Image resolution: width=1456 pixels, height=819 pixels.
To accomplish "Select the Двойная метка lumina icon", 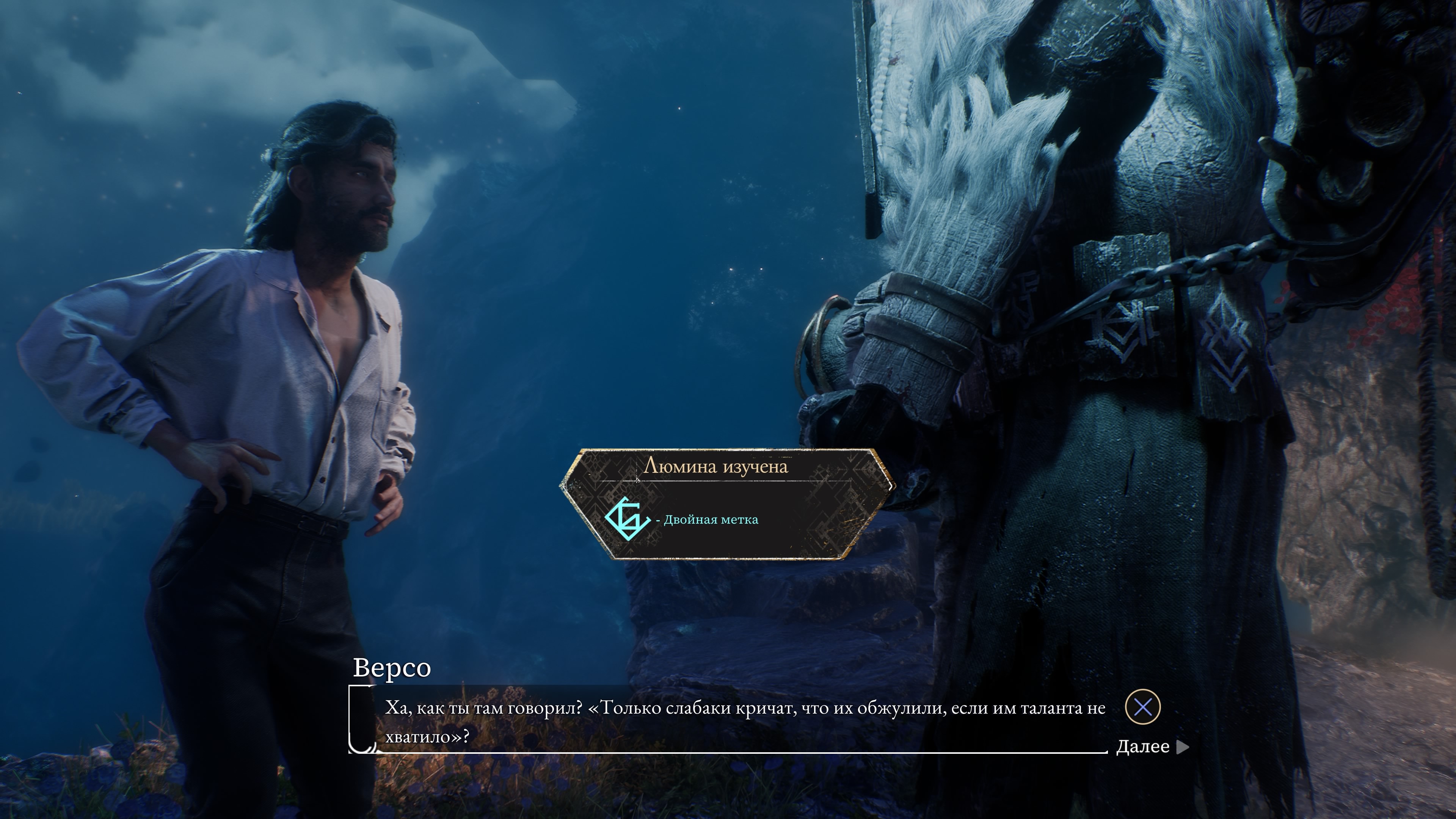I will point(627,519).
